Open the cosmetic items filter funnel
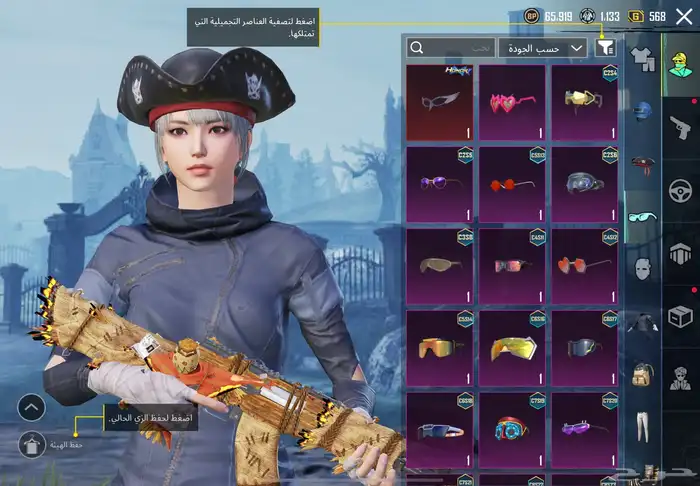The width and height of the screenshot is (700, 486). pos(605,47)
